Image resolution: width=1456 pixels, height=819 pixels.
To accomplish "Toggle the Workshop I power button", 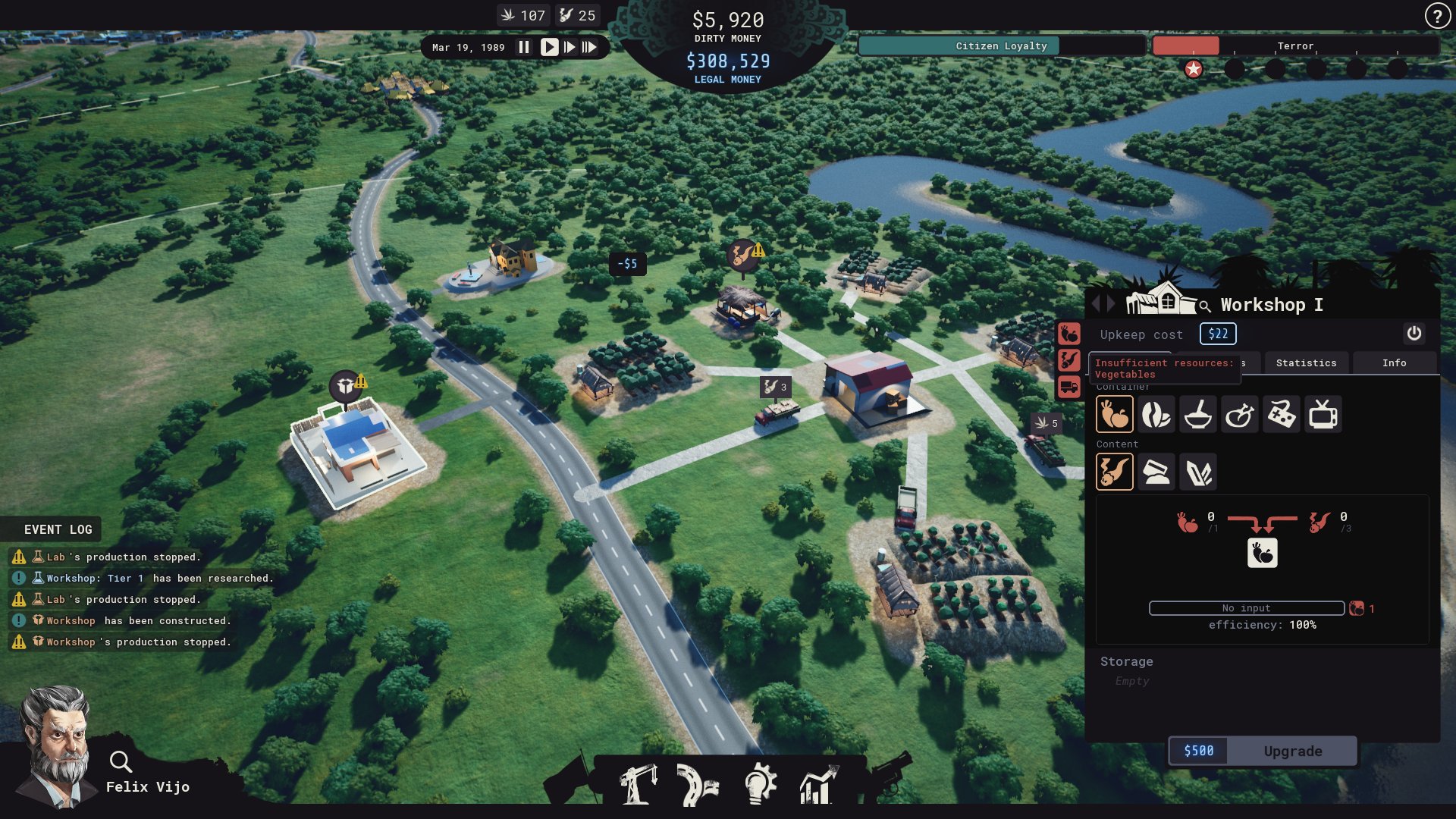I will tap(1414, 334).
